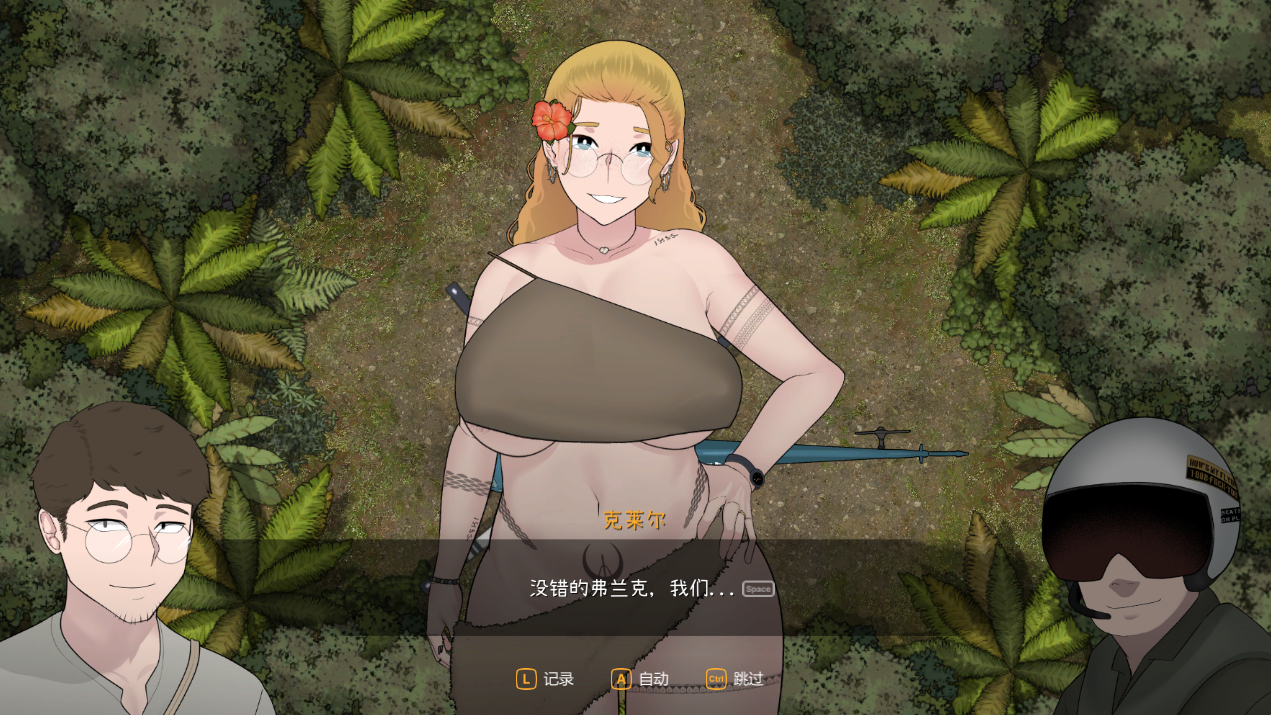The height and width of the screenshot is (715, 1271).
Task: Toggle 自动 auto-advance mode
Action: point(640,679)
